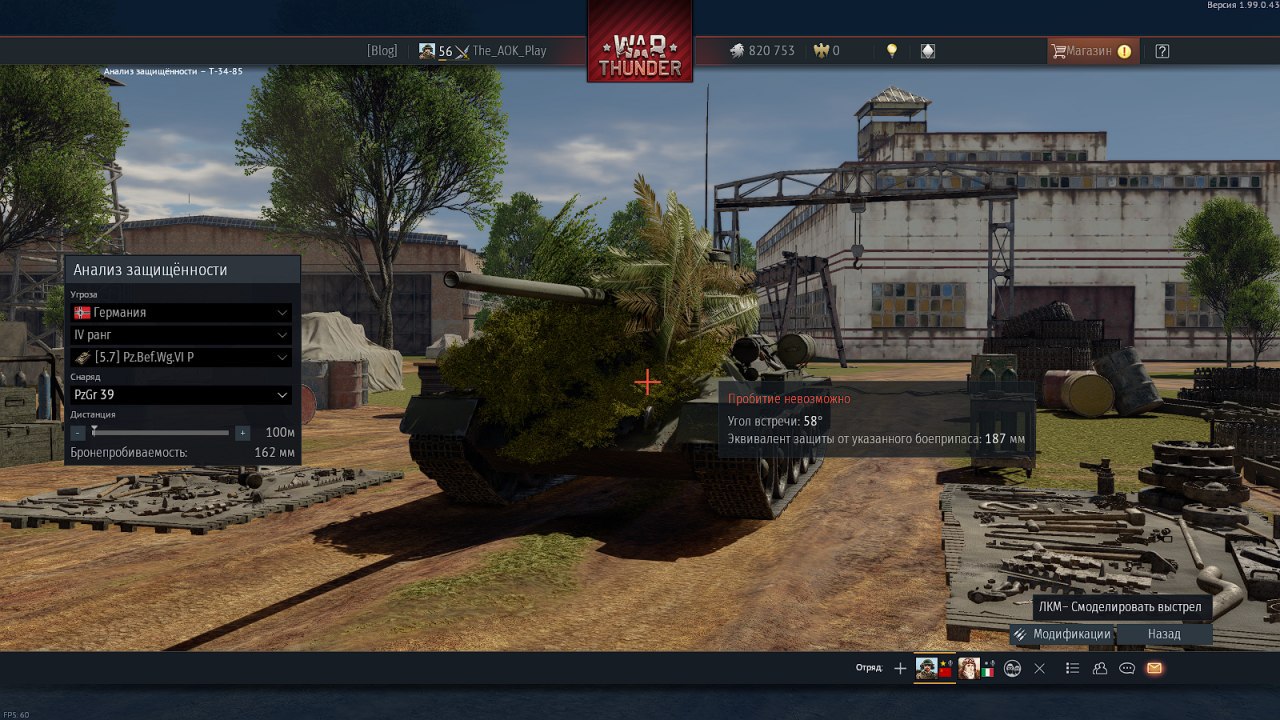Choose a different shell in PzGr 39 dropdown
Screen dimensions: 1280x720
coord(182,395)
